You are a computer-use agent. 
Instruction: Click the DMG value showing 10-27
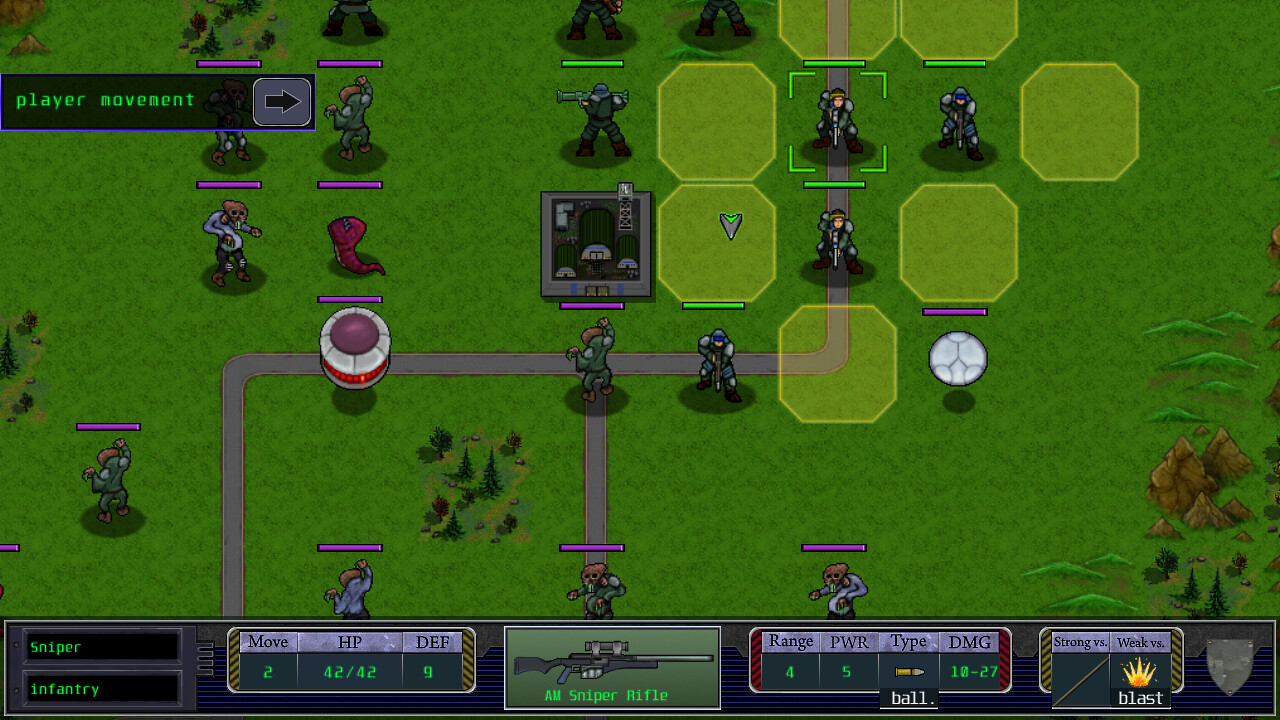(968, 671)
